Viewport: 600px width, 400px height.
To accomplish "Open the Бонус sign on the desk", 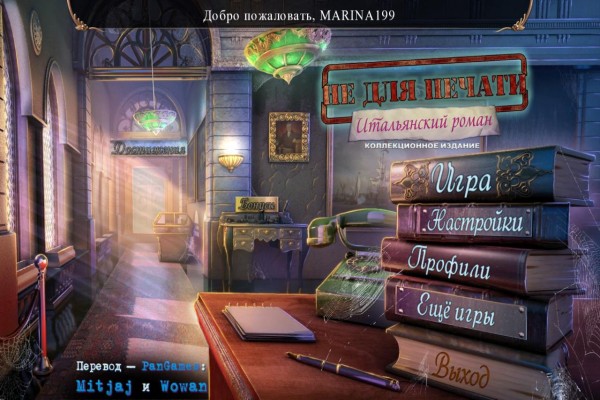I will (257, 203).
